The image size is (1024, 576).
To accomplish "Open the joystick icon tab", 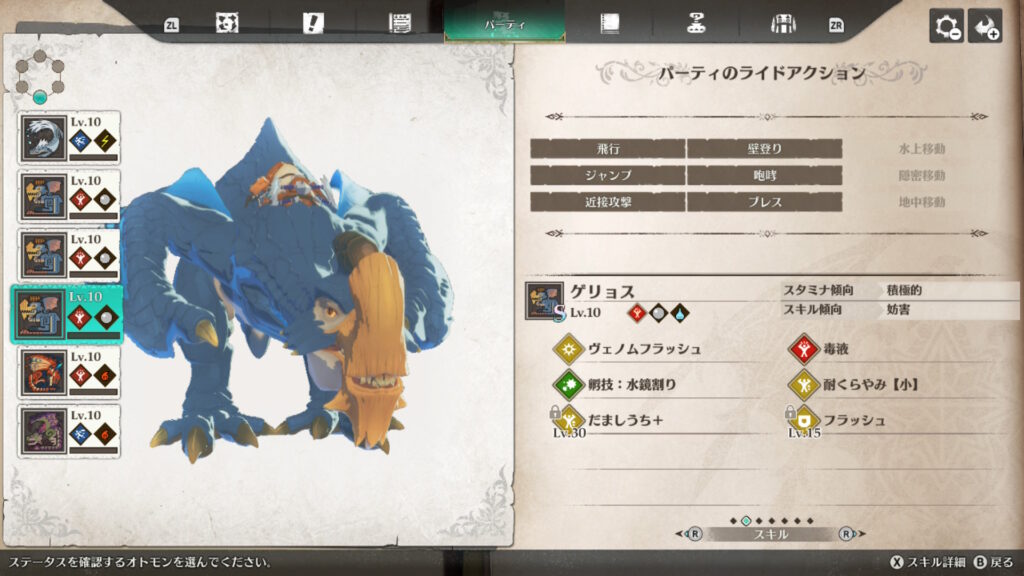I will click(696, 22).
